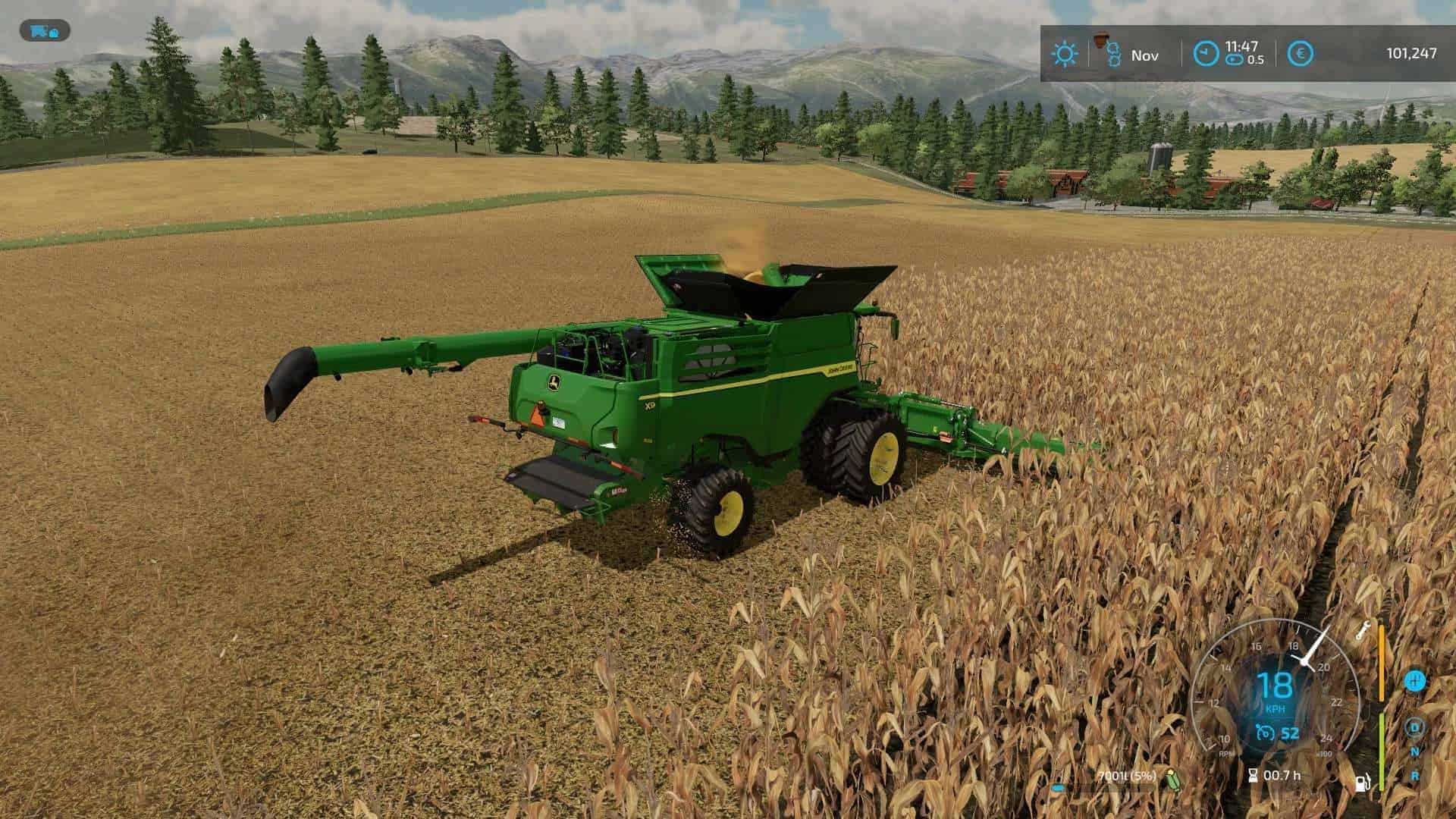The height and width of the screenshot is (819, 1456).
Task: Toggle the cruise control speed icon
Action: click(1263, 733)
